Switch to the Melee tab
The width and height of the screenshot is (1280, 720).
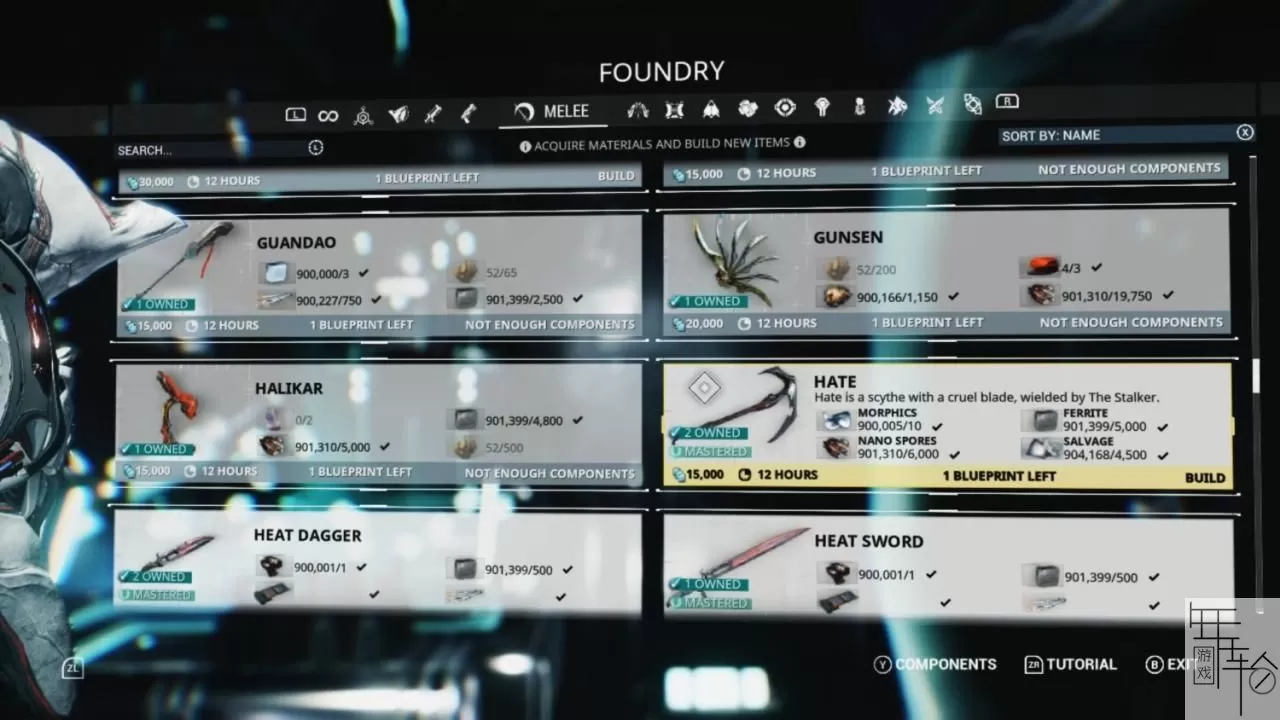click(553, 112)
